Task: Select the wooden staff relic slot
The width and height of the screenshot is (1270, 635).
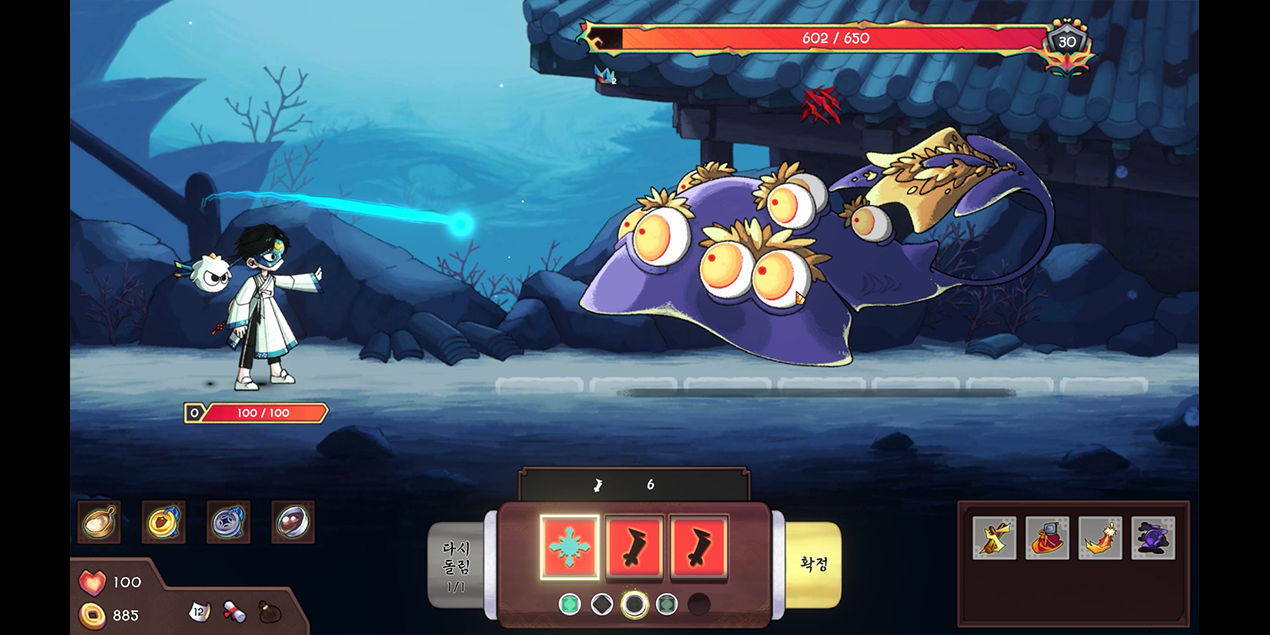Action: point(994,538)
